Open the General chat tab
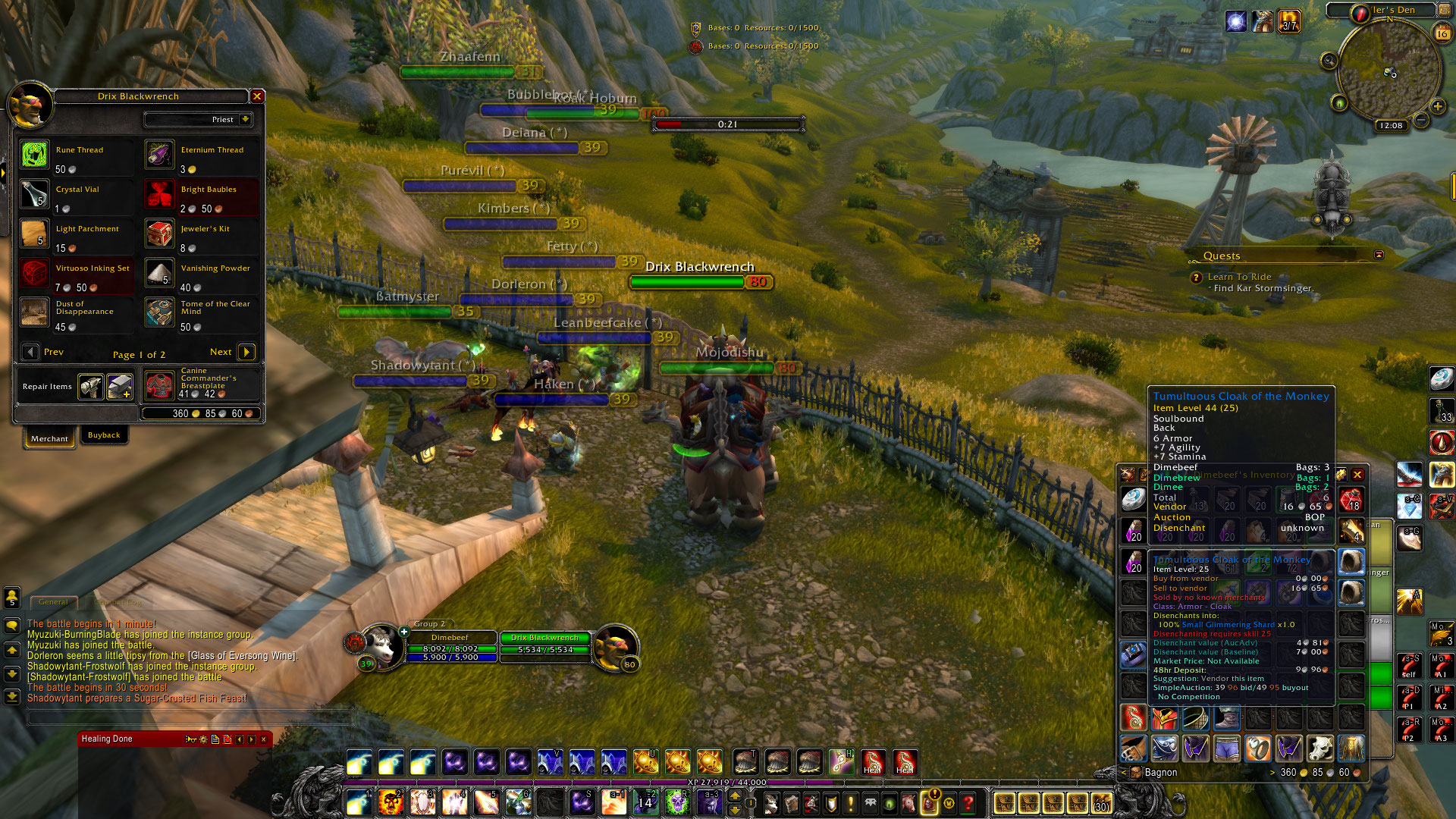This screenshot has width=1456, height=819. coord(53,602)
